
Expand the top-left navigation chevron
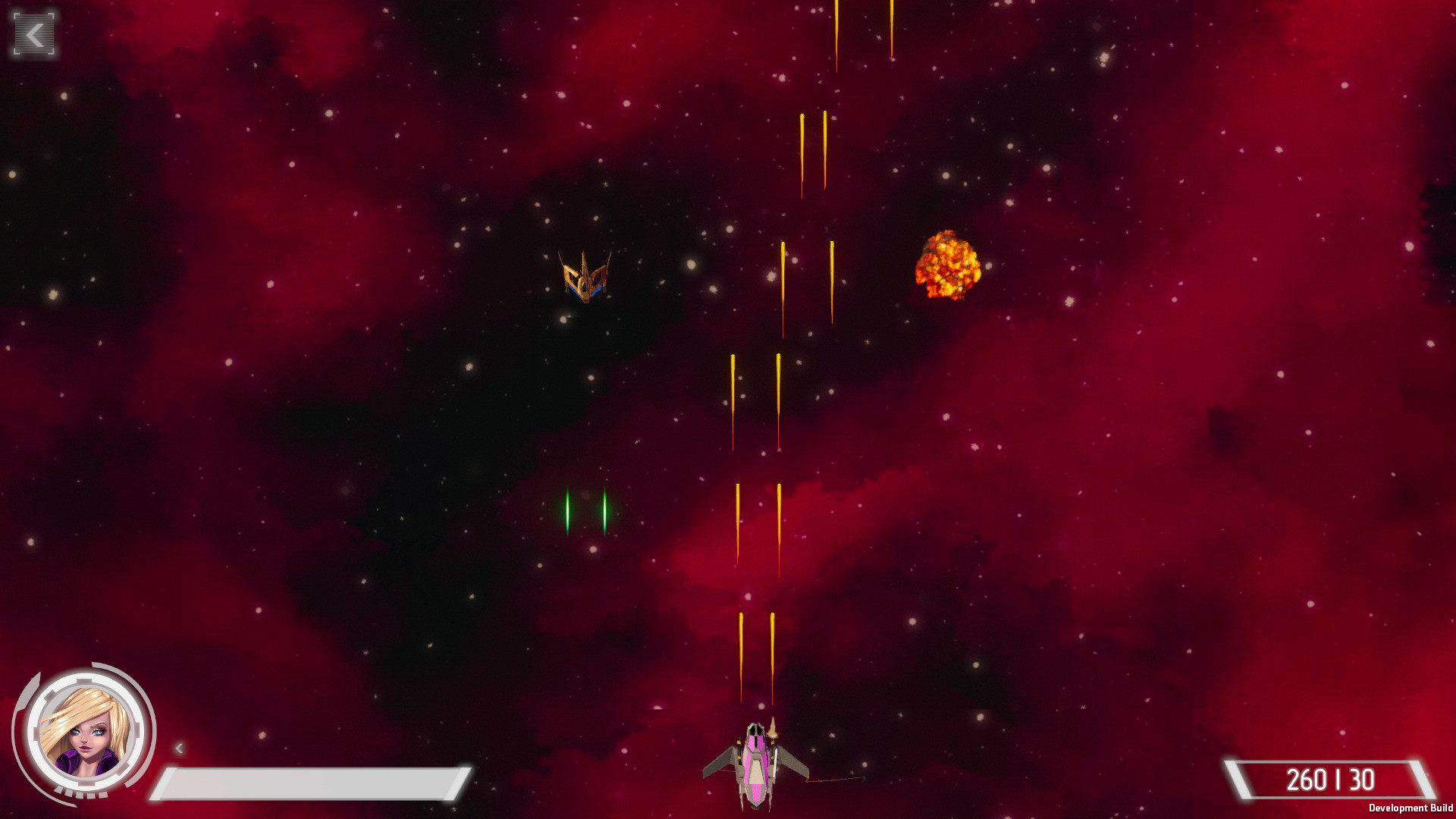point(32,33)
